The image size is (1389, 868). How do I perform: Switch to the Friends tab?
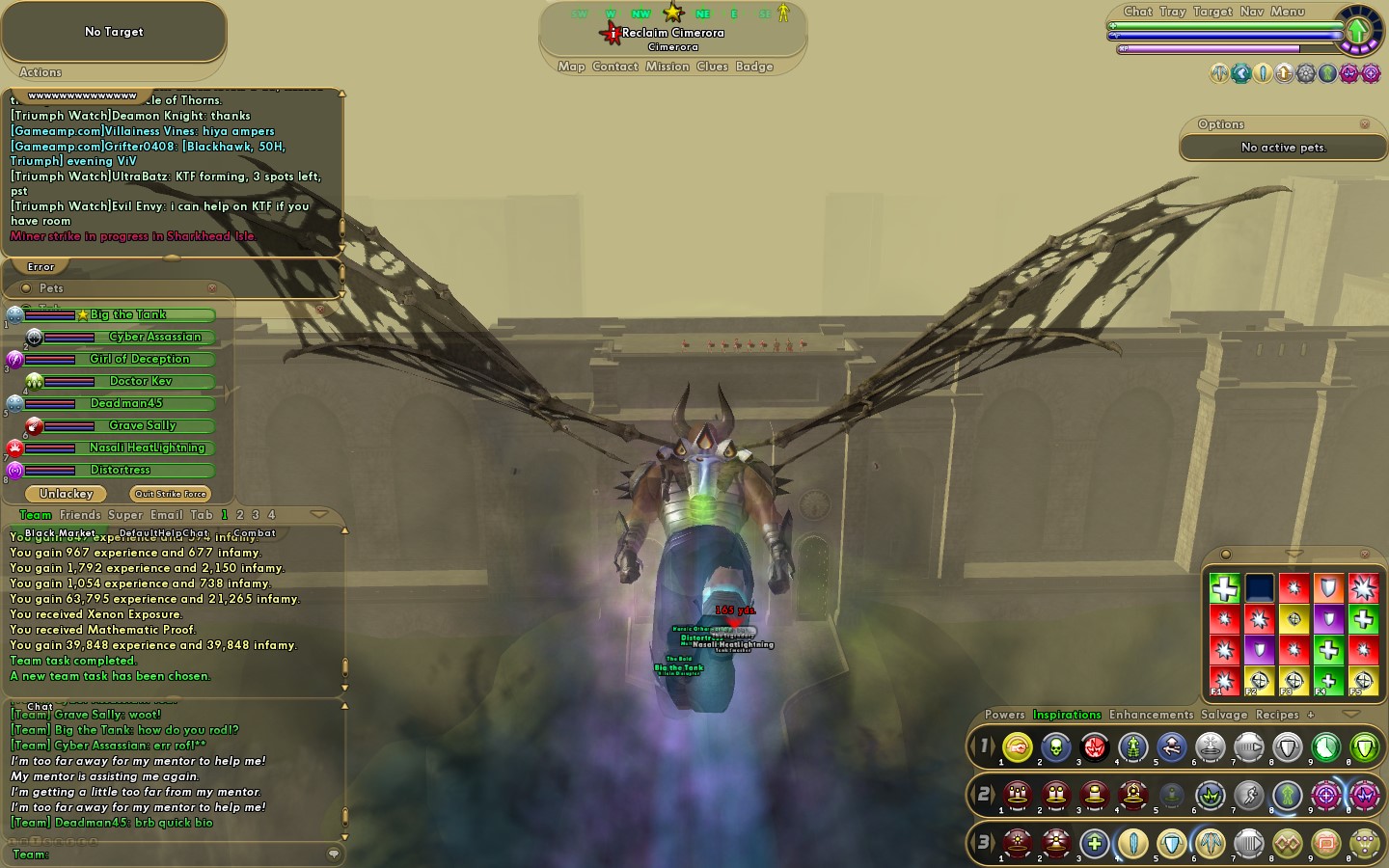point(80,515)
